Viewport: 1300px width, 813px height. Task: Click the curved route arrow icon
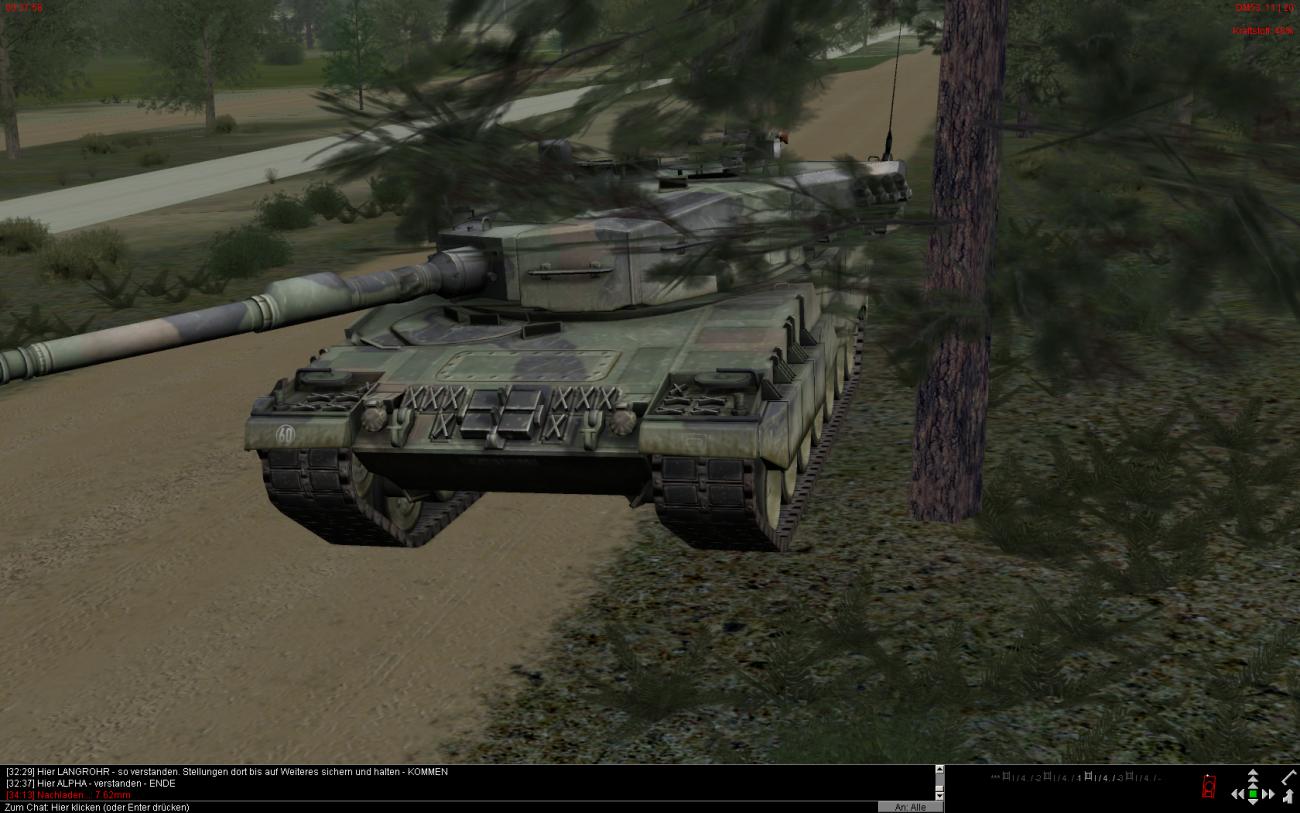click(1288, 797)
